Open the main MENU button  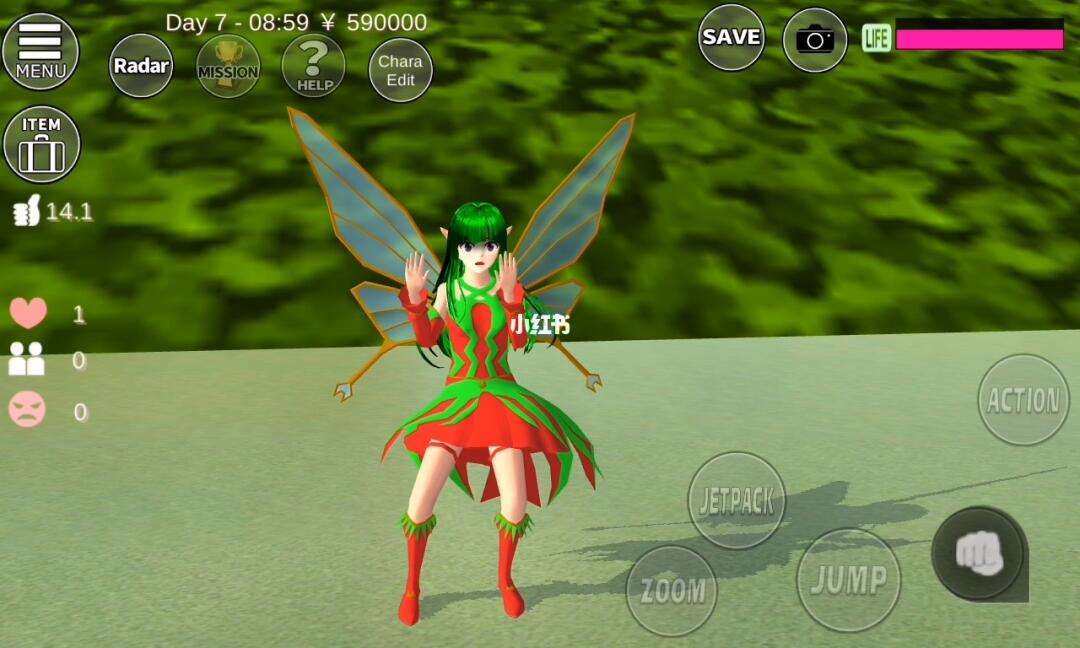pyautogui.click(x=40, y=52)
